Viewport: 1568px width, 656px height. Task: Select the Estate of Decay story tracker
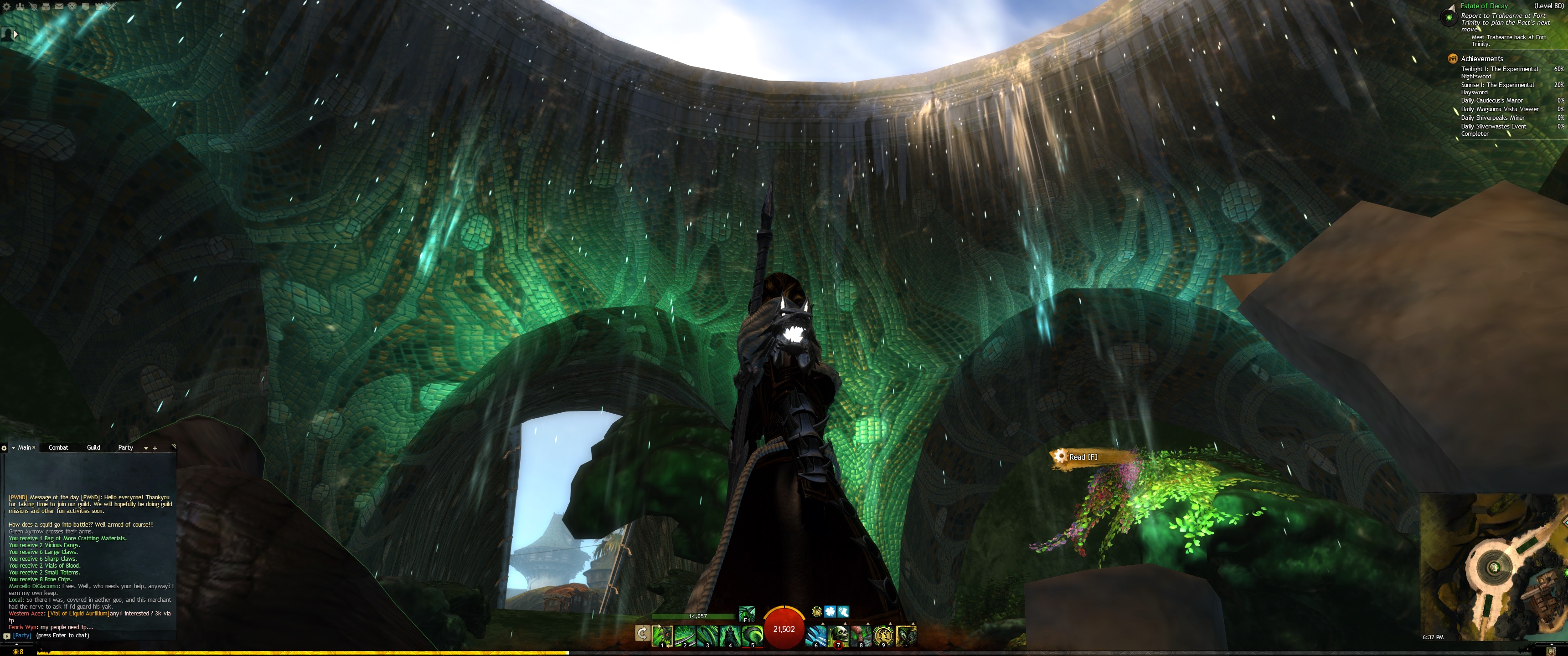1484,5
